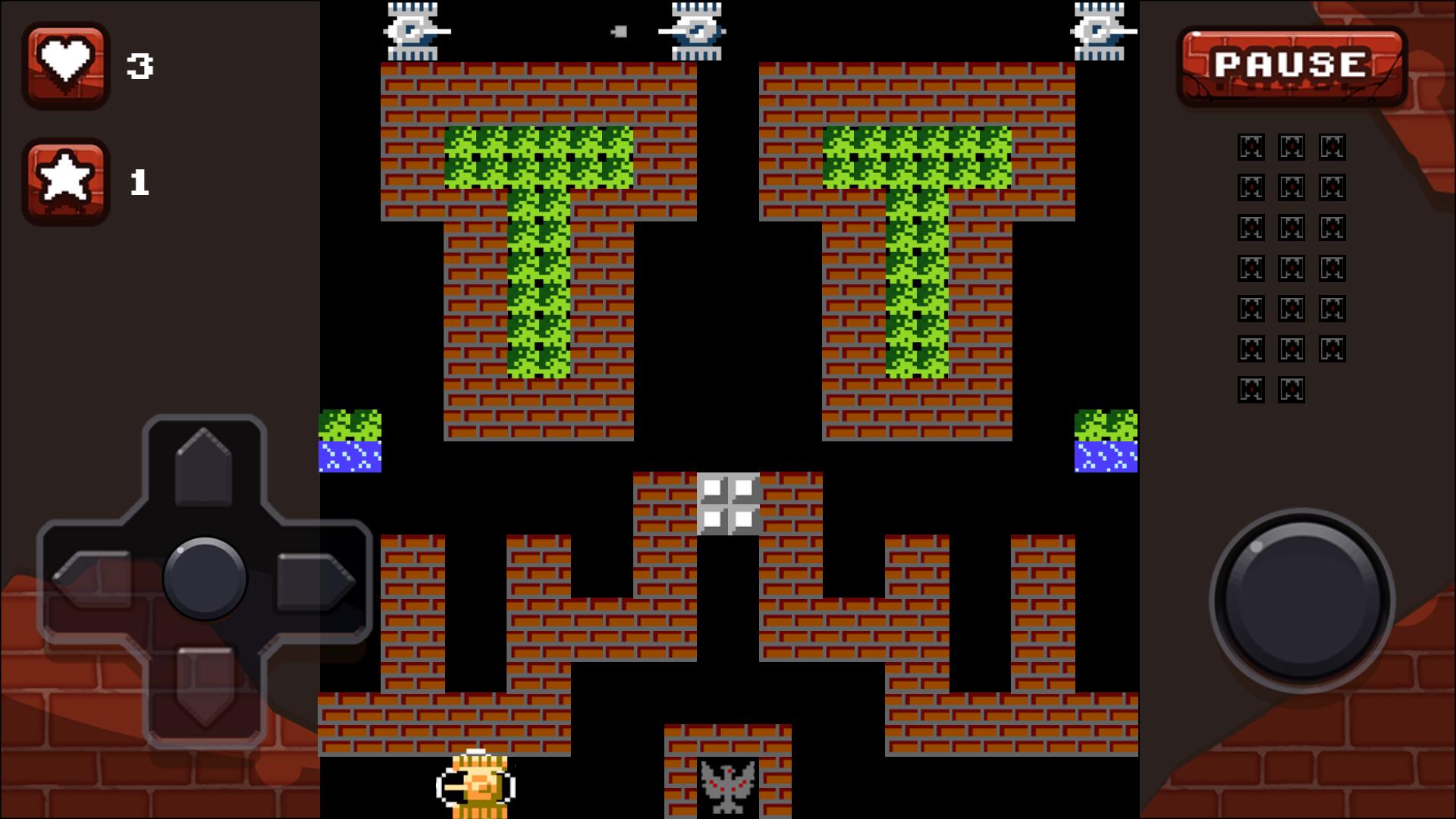Select the heart lives icon
Screen dimensions: 1456x819
[x=66, y=64]
